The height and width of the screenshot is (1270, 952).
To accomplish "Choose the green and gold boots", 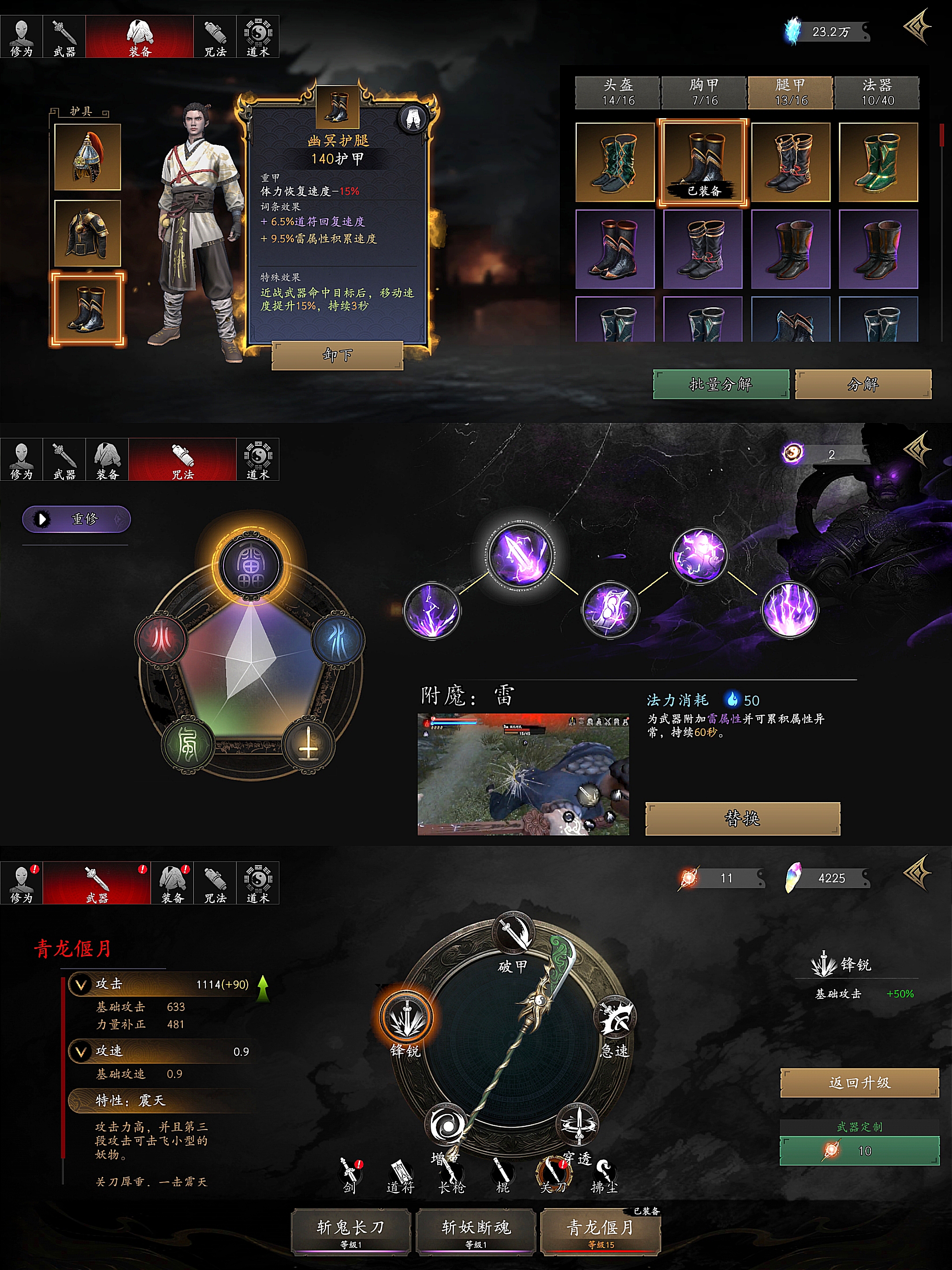I will [x=878, y=162].
